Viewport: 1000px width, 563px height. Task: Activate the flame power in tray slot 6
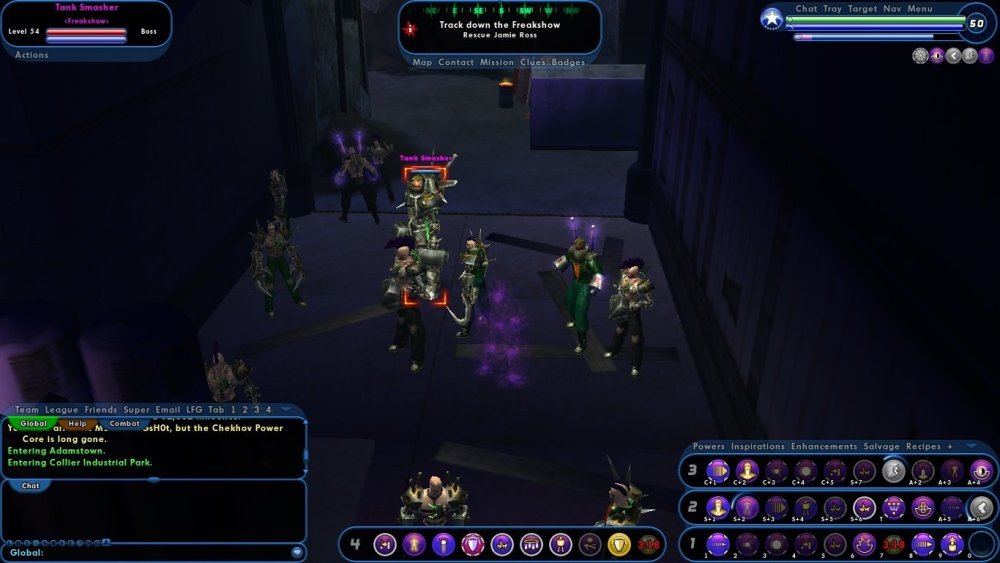tap(864, 545)
